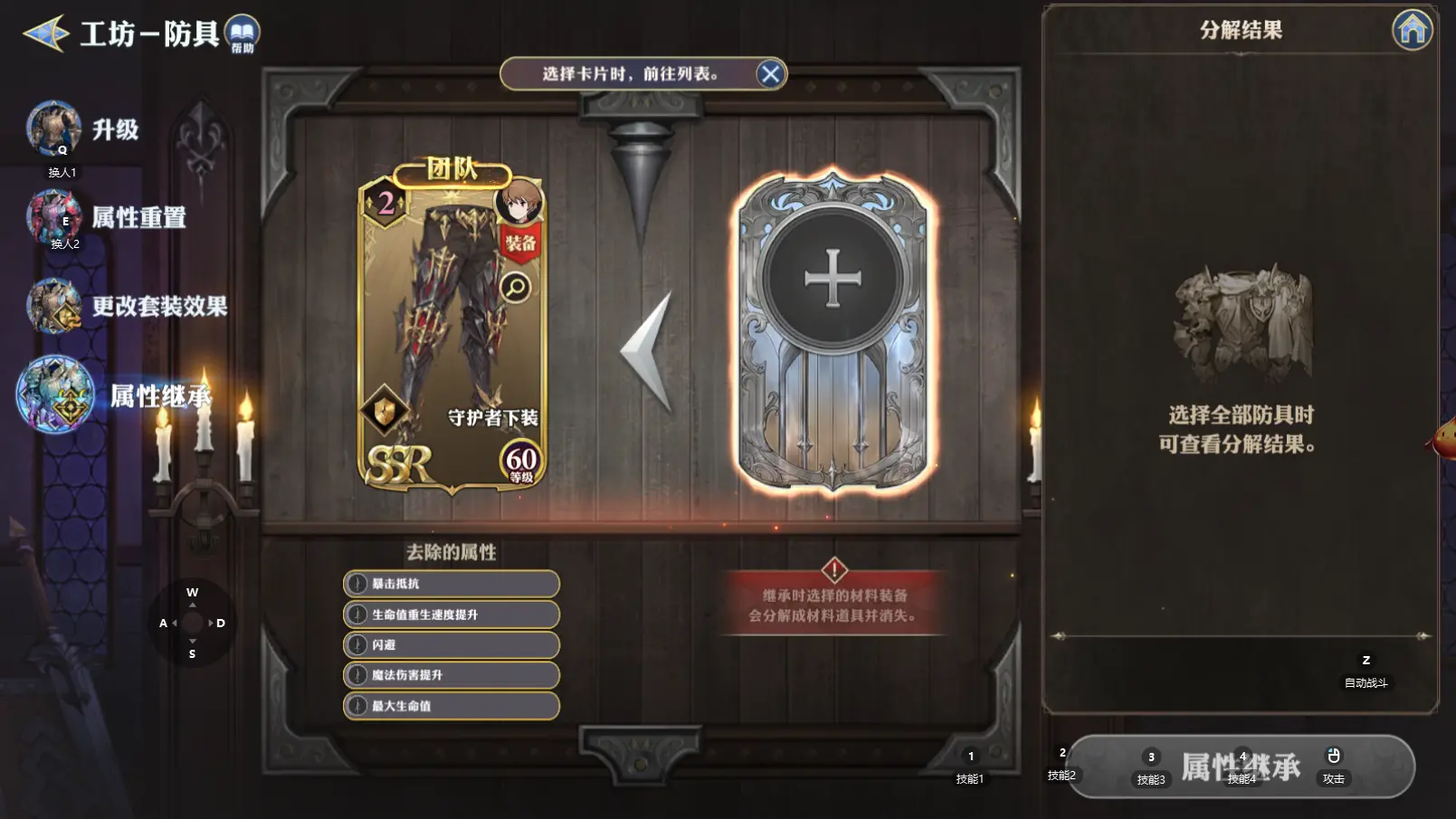Select the 暴击抵抗 attribute row
The height and width of the screenshot is (819, 1456).
451,584
